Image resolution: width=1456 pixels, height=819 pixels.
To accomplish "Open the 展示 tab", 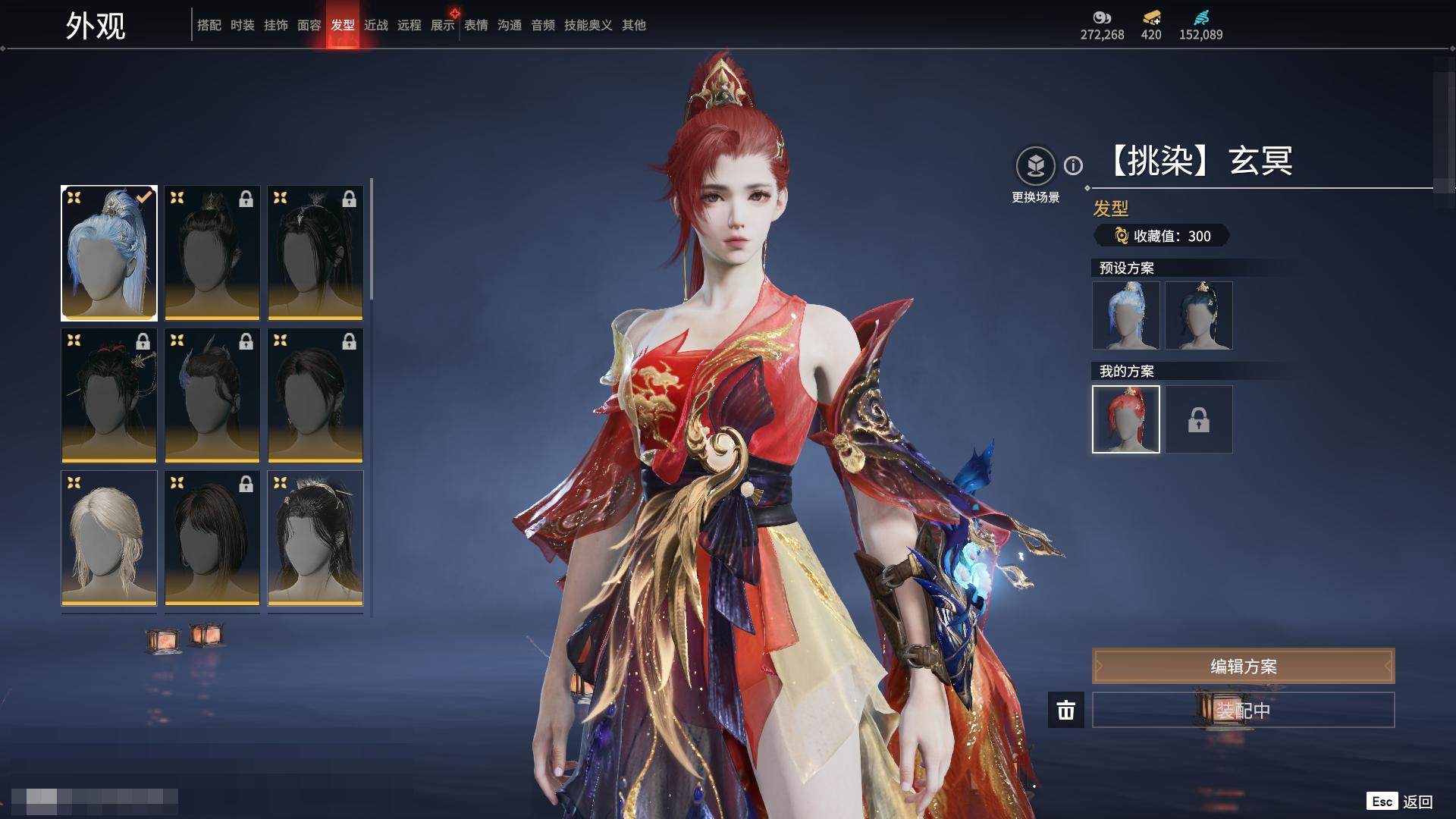I will (442, 25).
